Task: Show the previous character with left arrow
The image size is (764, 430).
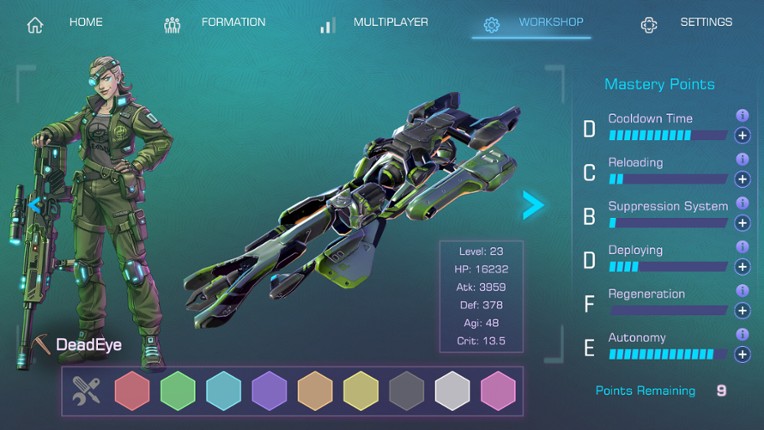Action: [36, 206]
